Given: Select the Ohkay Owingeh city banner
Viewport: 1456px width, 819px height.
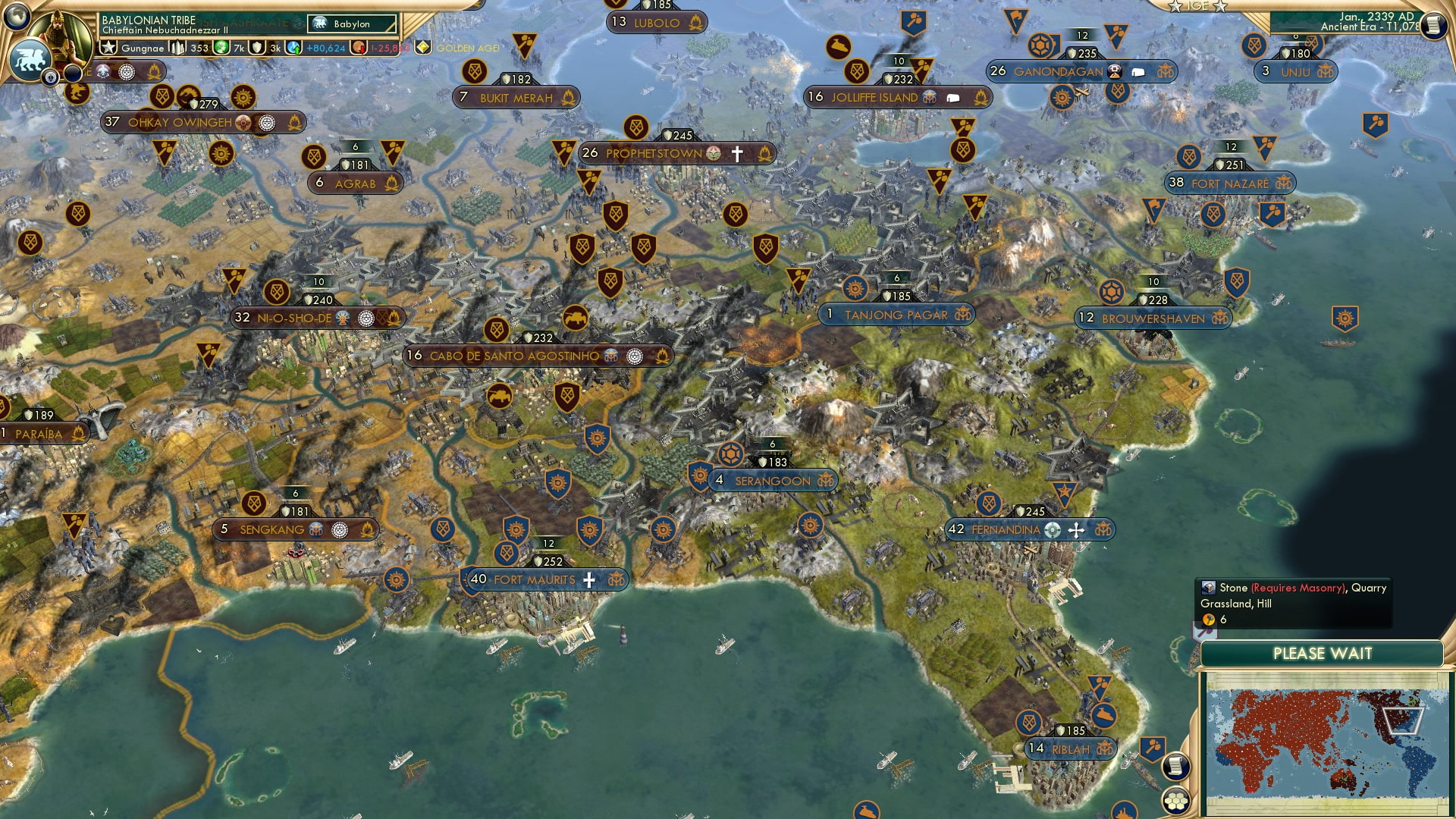Looking at the screenshot, I should (180, 122).
